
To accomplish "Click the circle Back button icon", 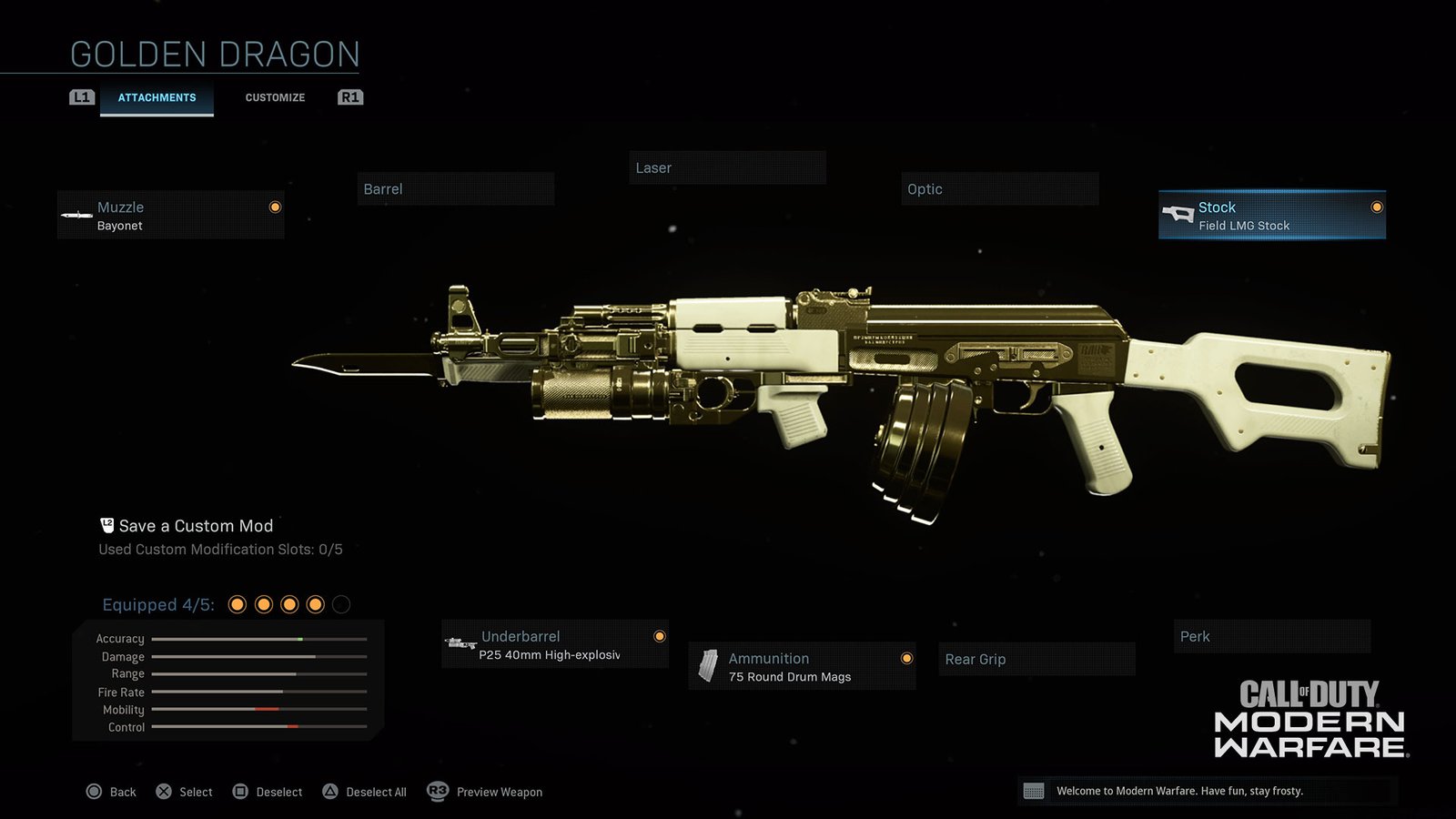I will [95, 791].
